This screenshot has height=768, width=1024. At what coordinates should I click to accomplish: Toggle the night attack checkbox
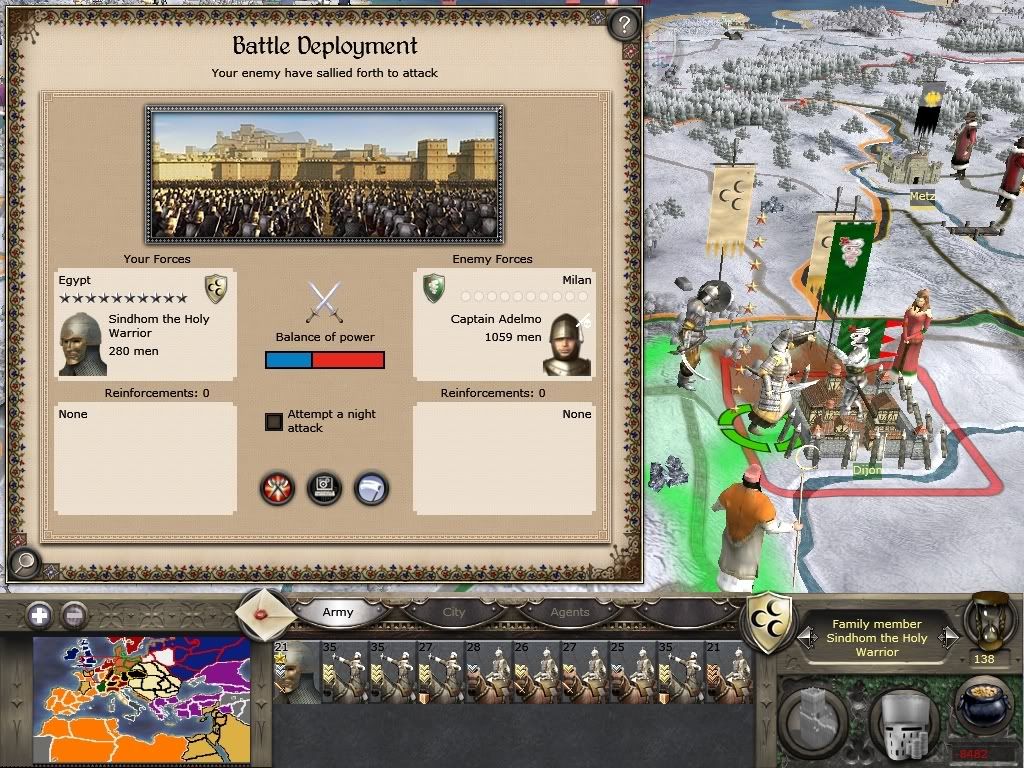pos(274,422)
